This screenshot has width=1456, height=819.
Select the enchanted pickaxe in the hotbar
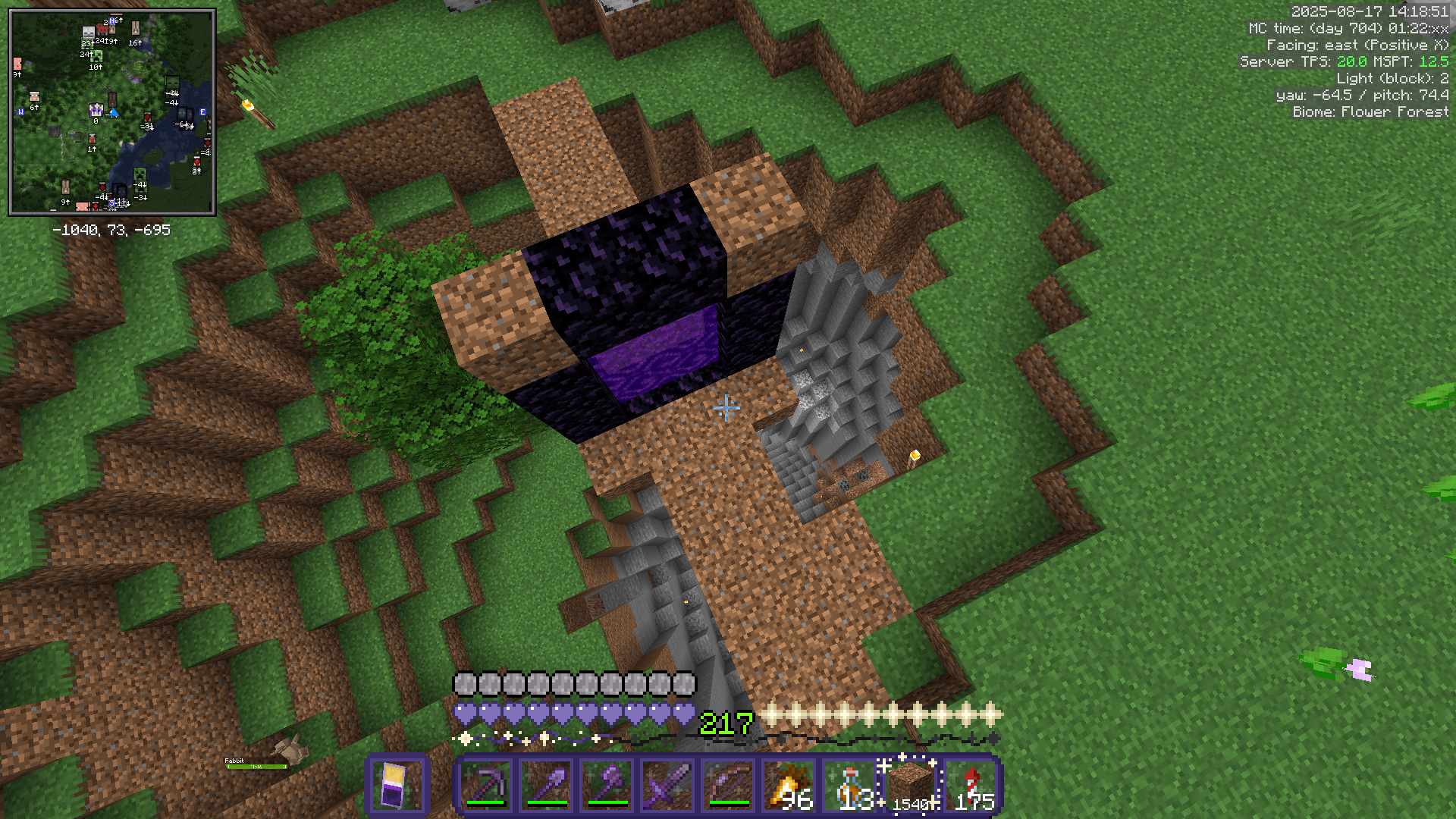click(x=487, y=785)
